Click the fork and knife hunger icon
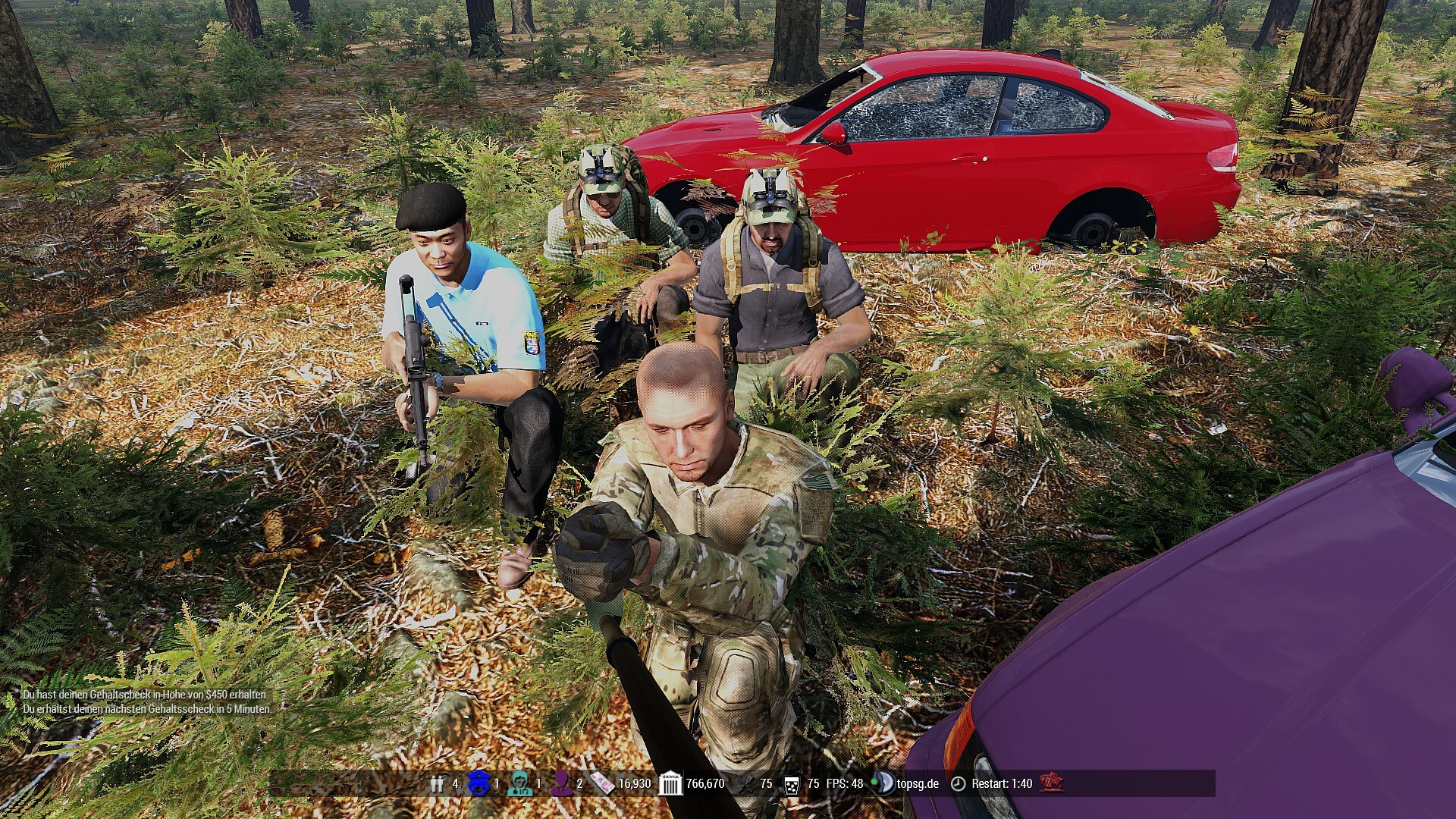This screenshot has width=1456, height=819. point(745,783)
